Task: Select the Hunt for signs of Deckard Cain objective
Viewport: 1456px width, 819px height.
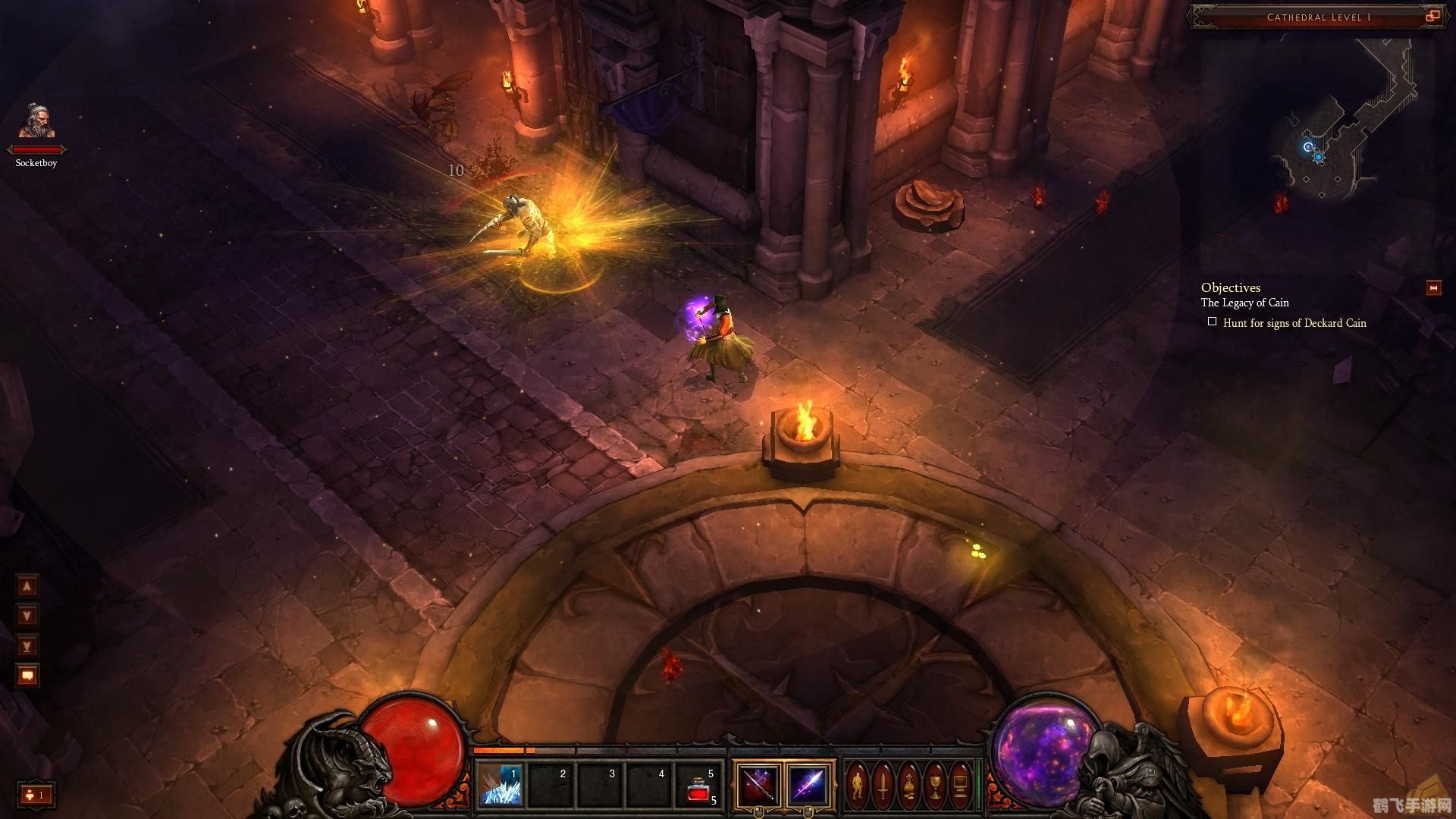Action: point(1294,323)
